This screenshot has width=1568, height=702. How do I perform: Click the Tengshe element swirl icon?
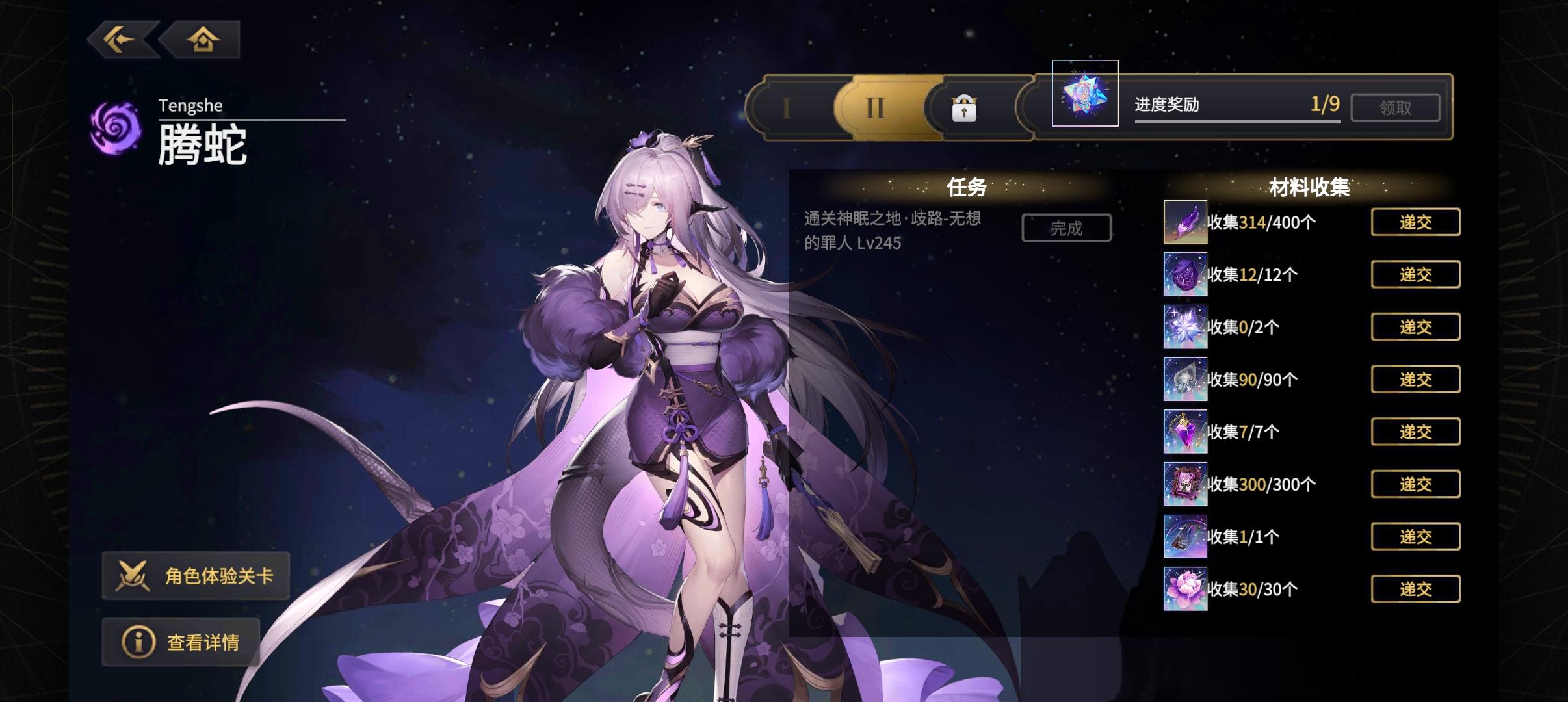click(117, 127)
